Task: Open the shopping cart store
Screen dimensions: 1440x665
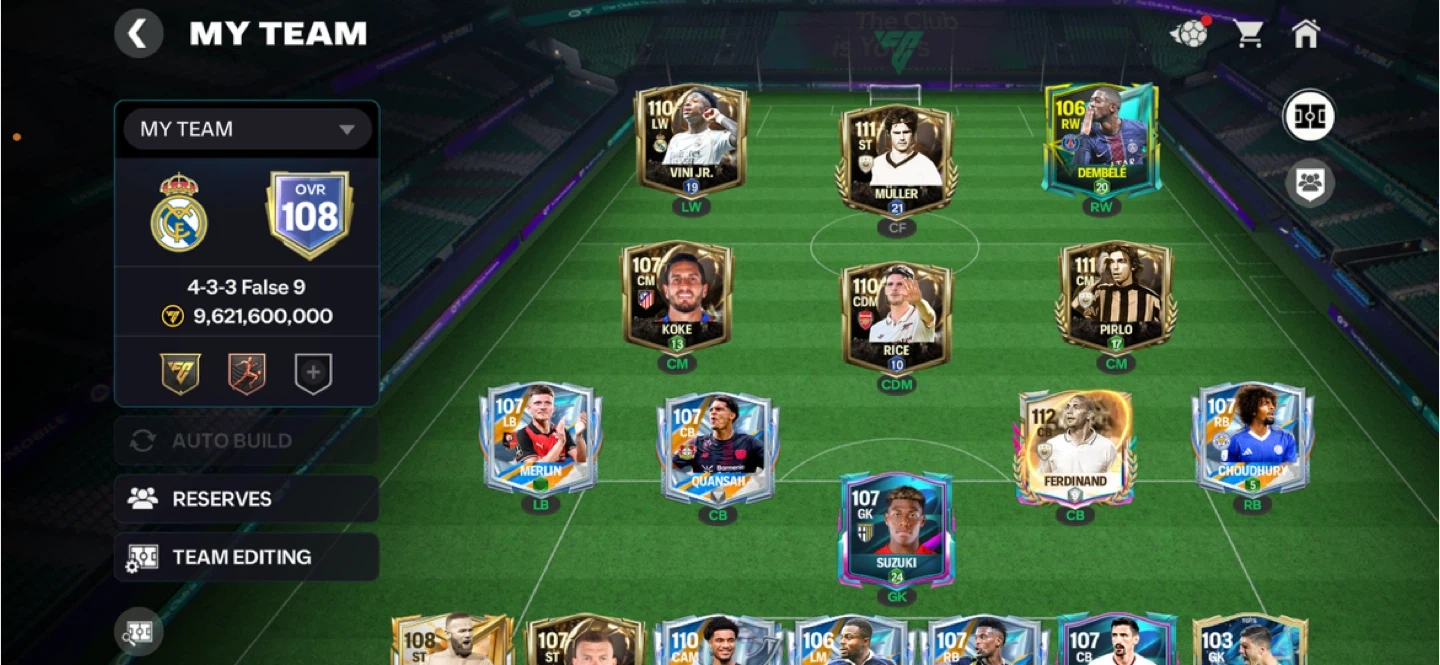Action: [1247, 34]
